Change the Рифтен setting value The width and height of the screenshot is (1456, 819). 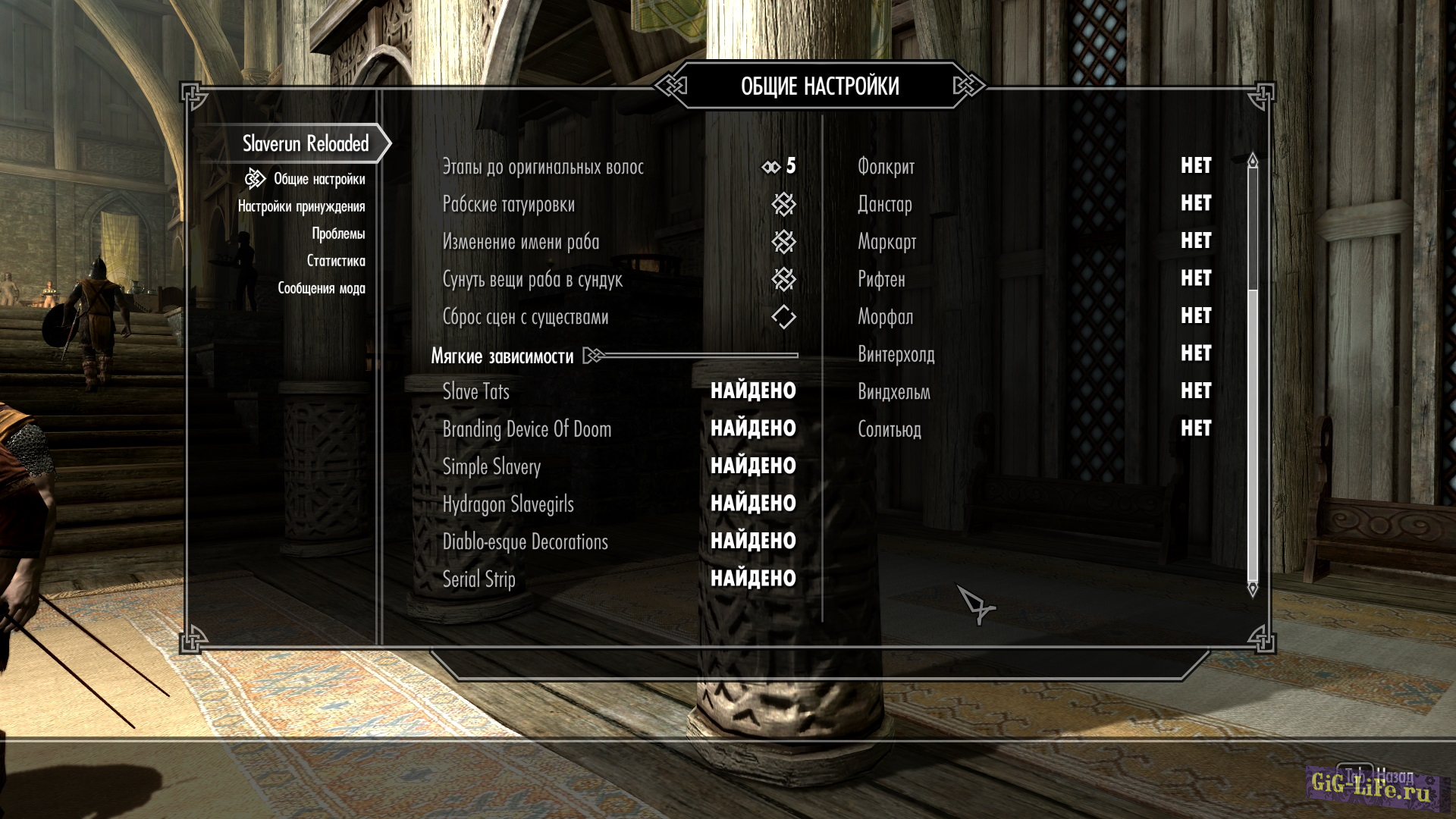pyautogui.click(x=1195, y=278)
